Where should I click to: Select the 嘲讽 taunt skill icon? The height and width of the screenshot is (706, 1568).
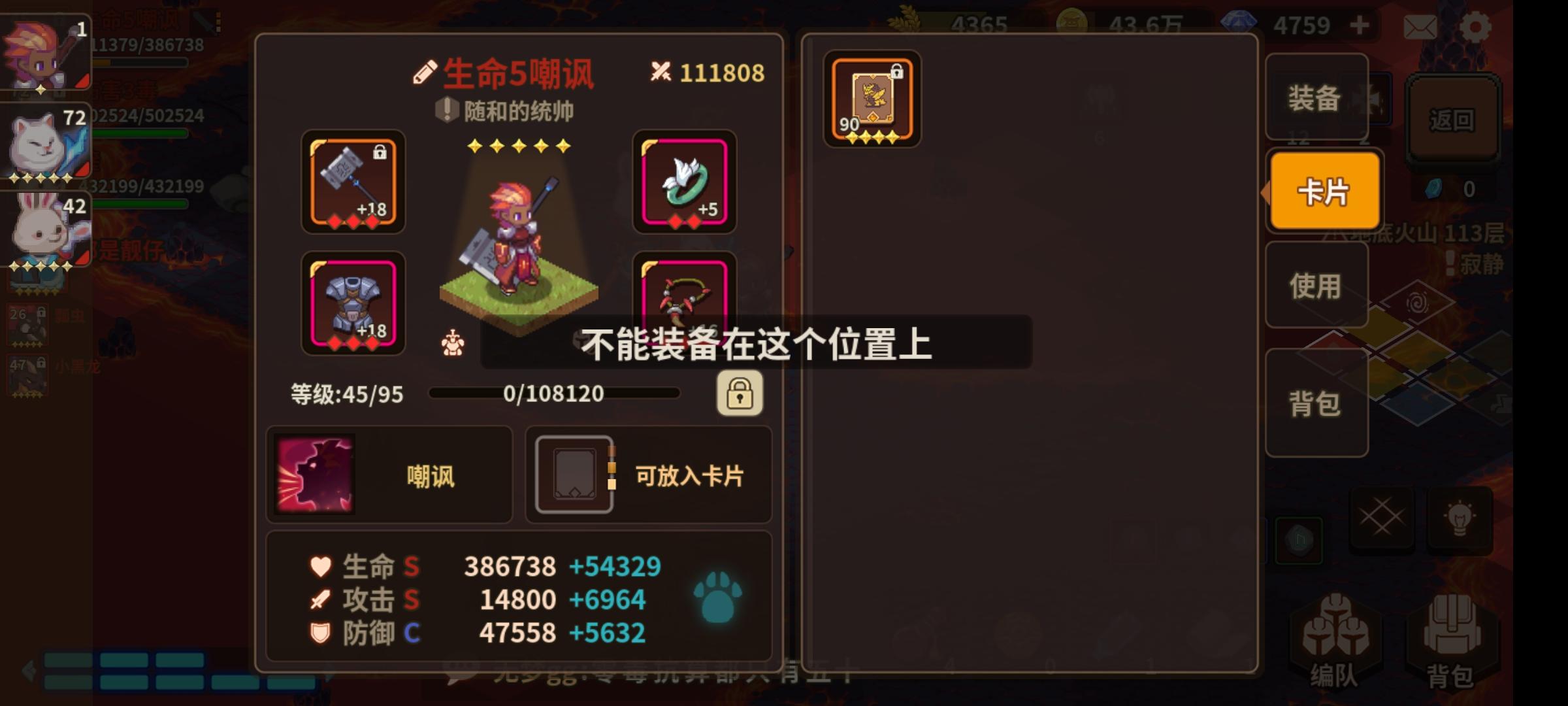[315, 475]
